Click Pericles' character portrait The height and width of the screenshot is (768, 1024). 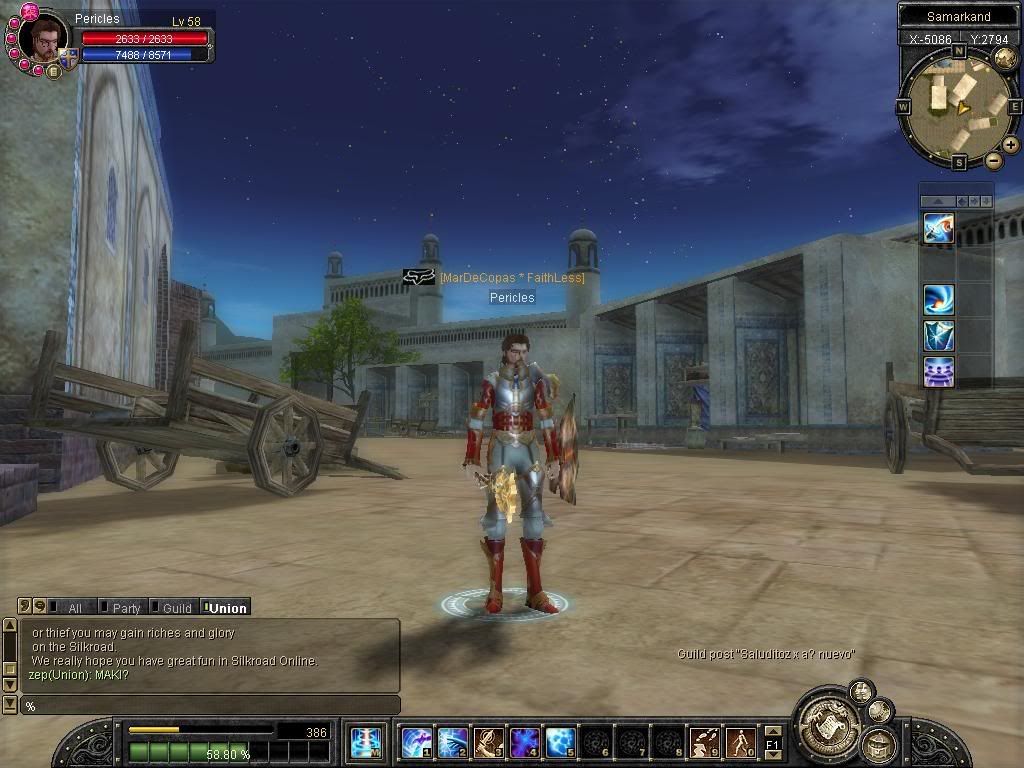point(44,41)
